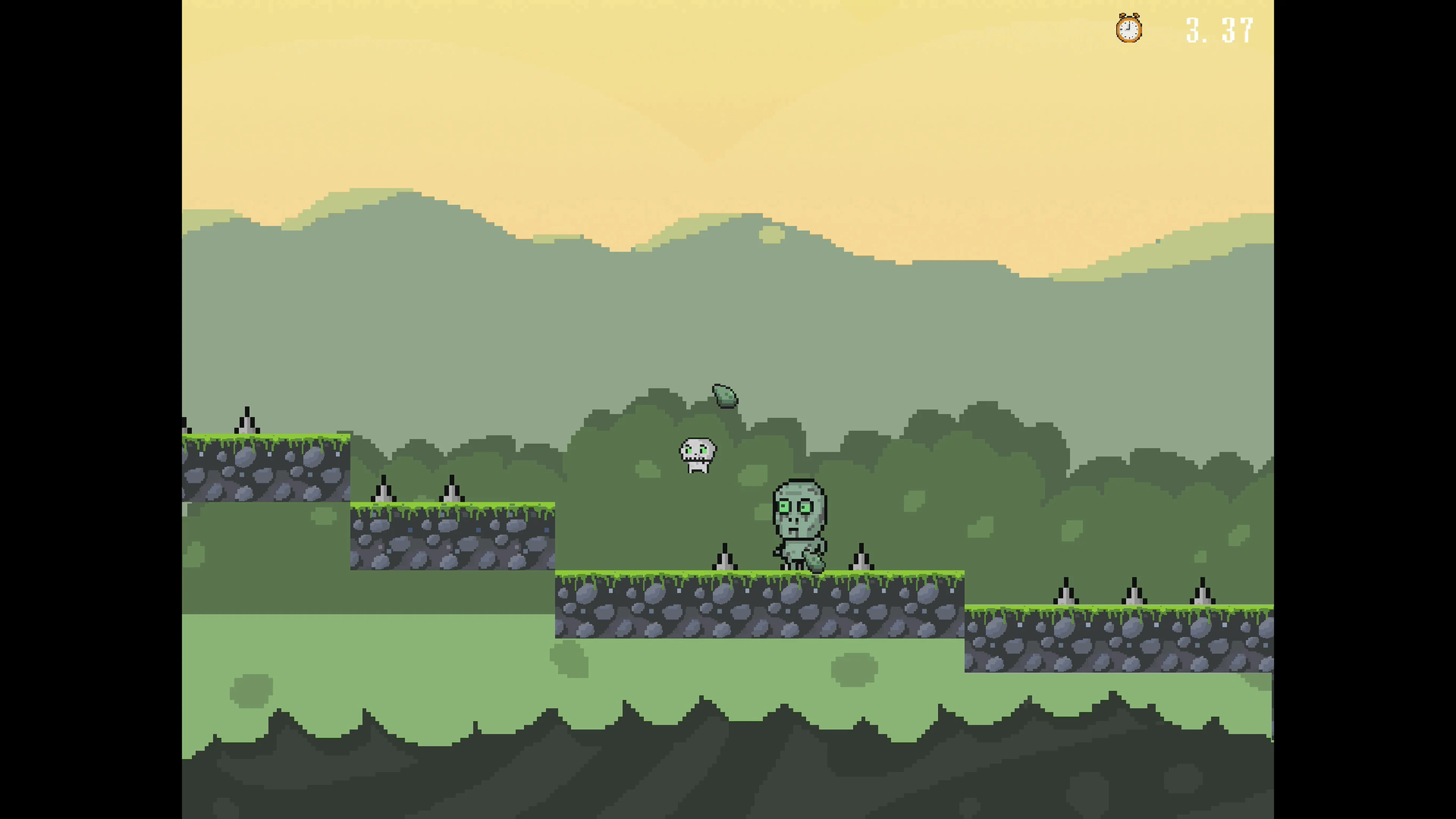
Task: Click the flying rock projectile above the skull
Action: click(726, 395)
